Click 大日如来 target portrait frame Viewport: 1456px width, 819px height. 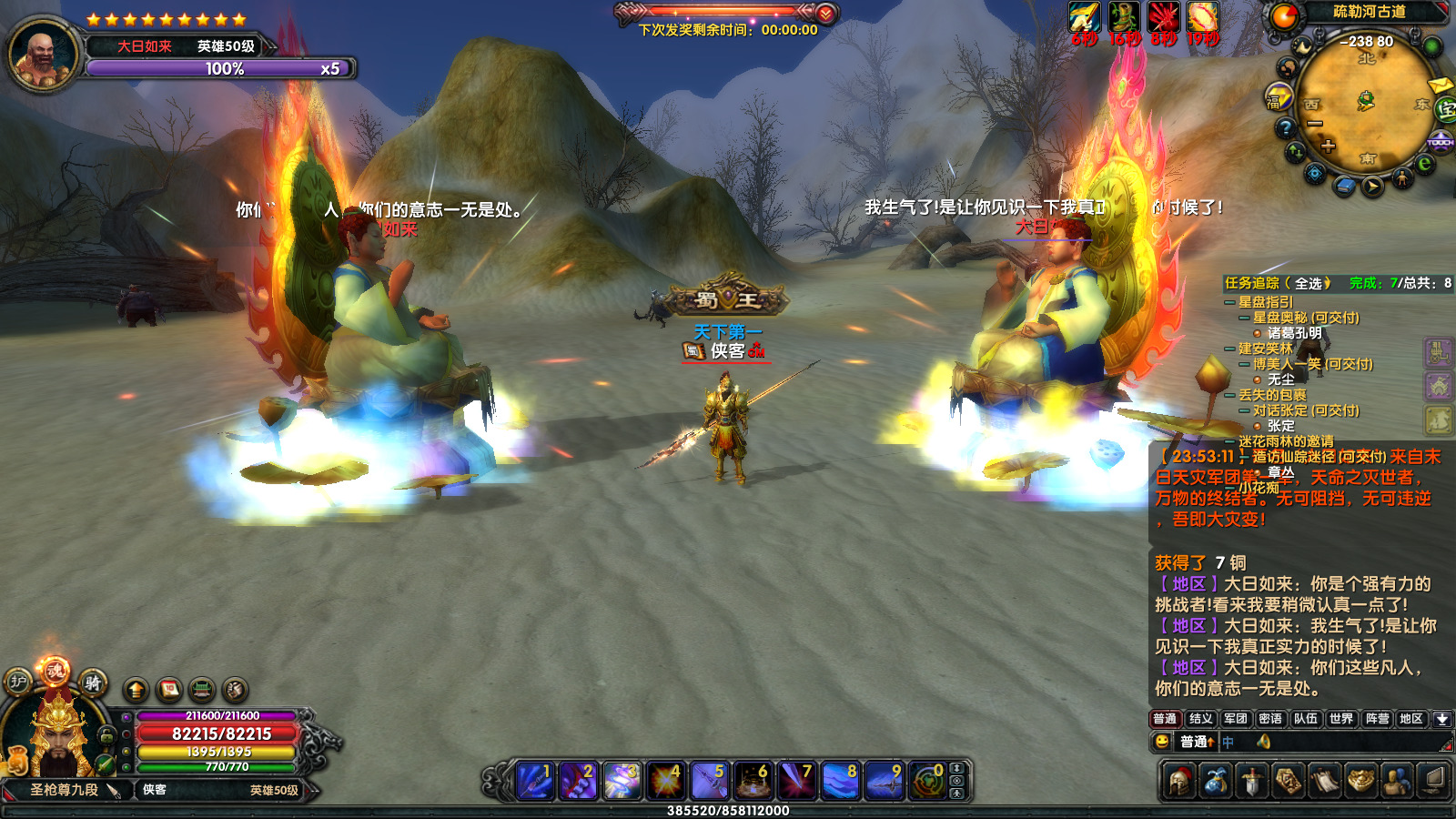pos(42,54)
